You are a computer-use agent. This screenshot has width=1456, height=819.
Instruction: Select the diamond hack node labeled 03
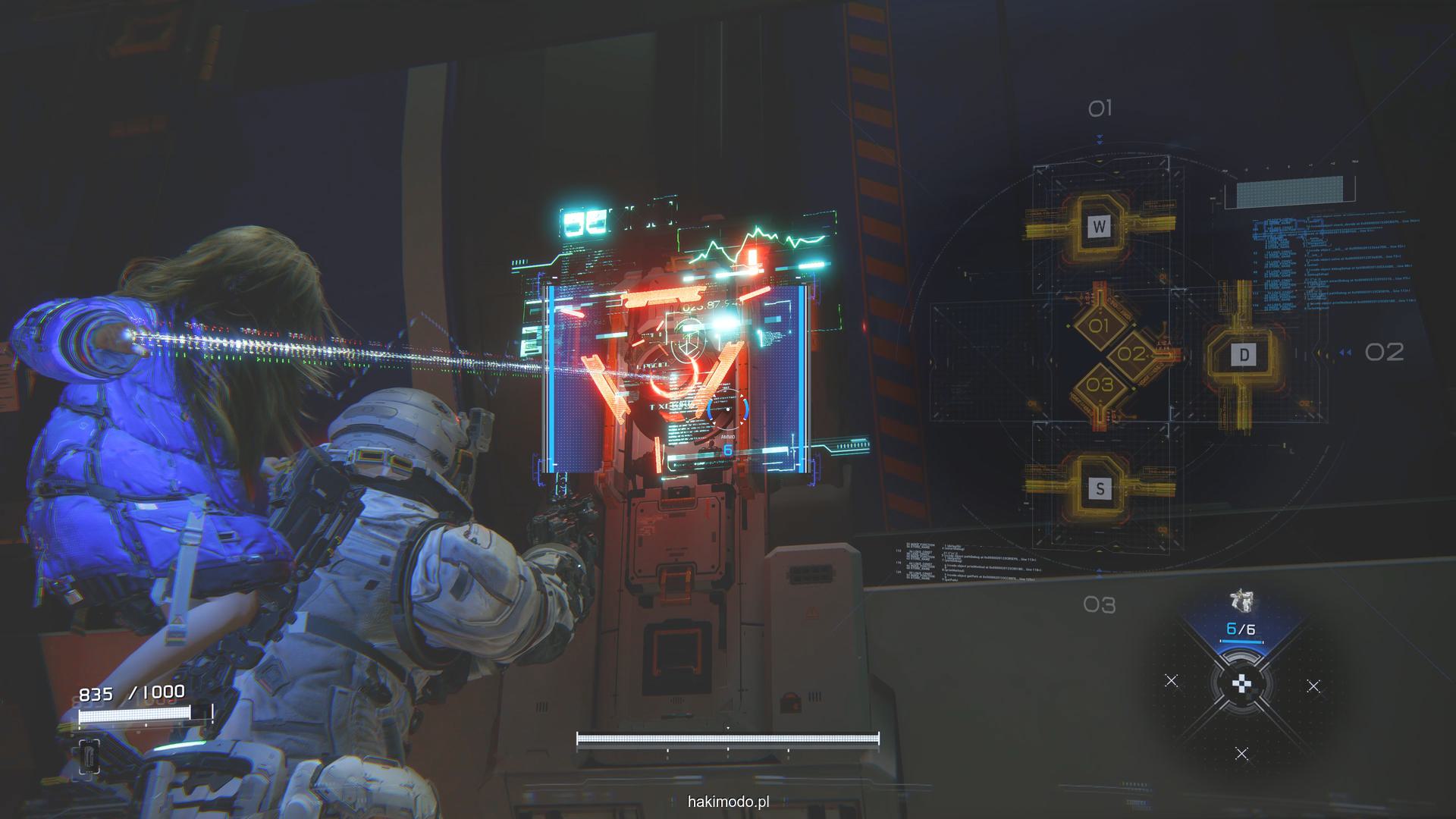1100,384
